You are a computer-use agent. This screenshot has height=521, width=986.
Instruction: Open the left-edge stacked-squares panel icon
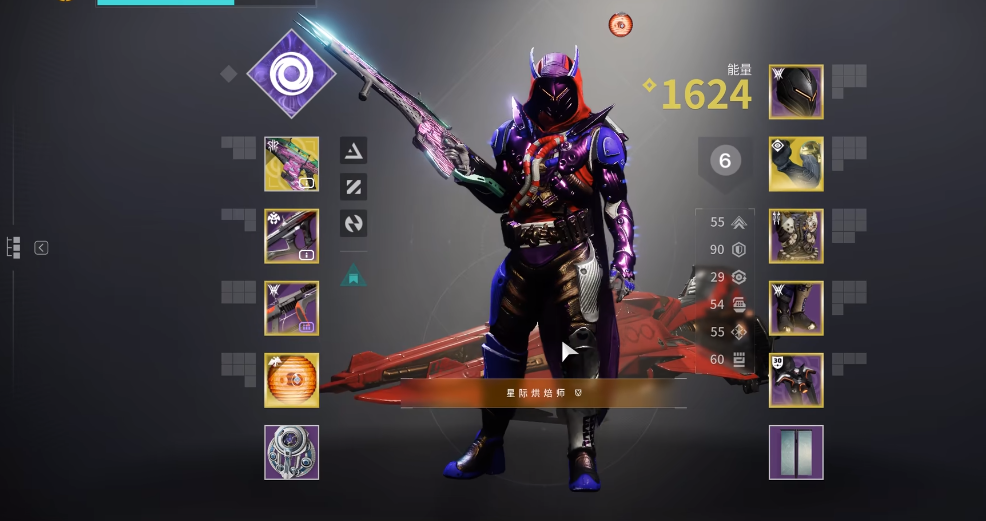[14, 248]
